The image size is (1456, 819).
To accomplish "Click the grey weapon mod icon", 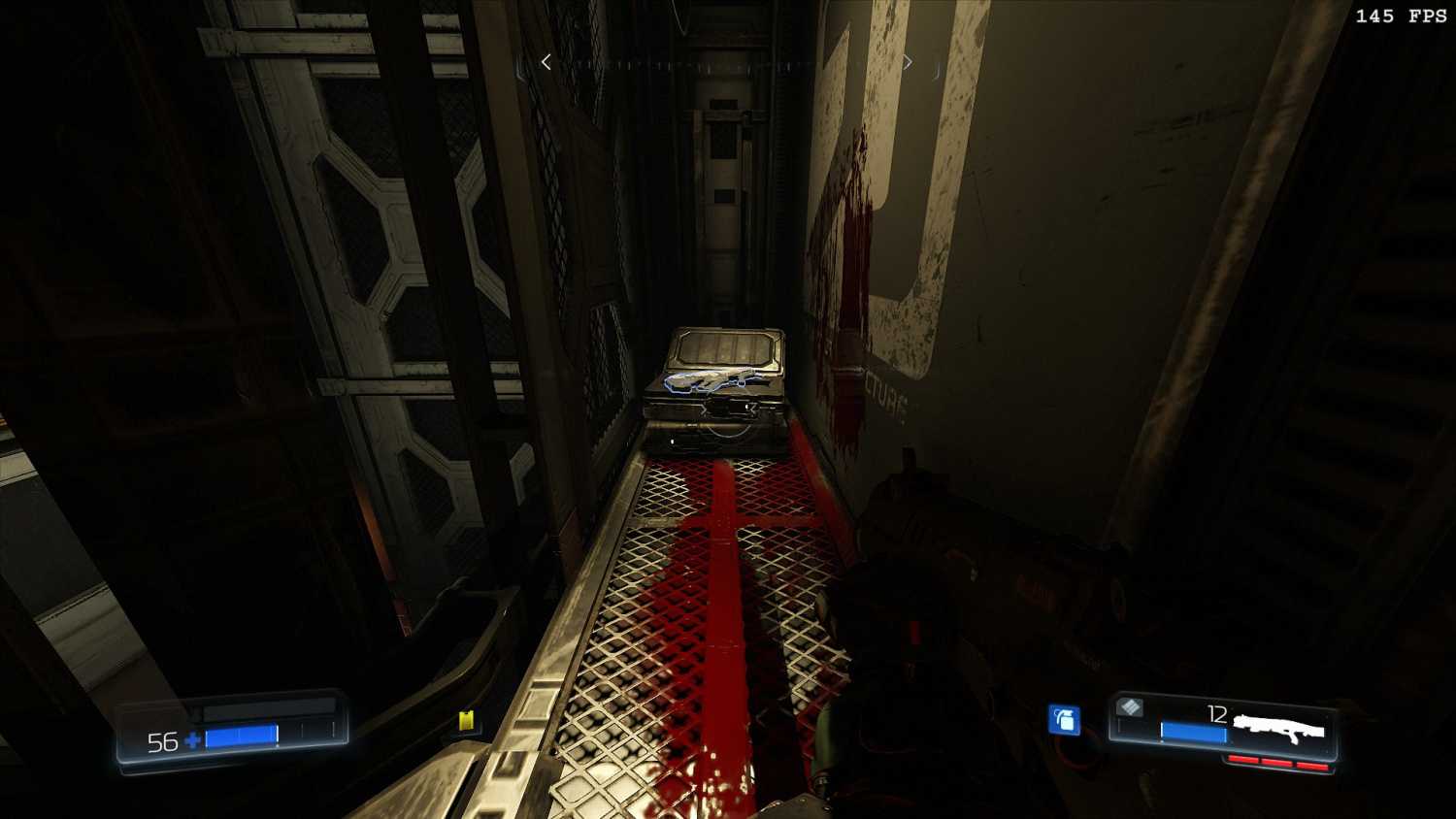I will tap(1130, 707).
